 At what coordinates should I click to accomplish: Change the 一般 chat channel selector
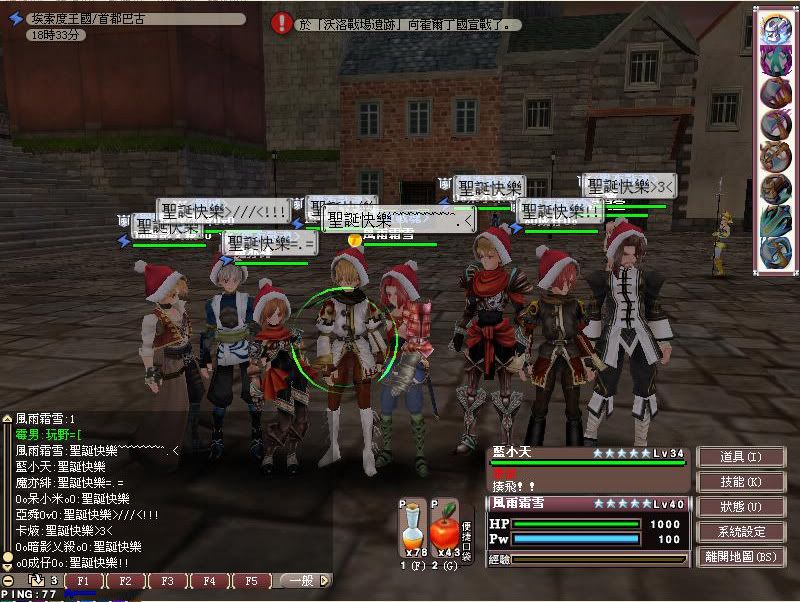pos(302,581)
